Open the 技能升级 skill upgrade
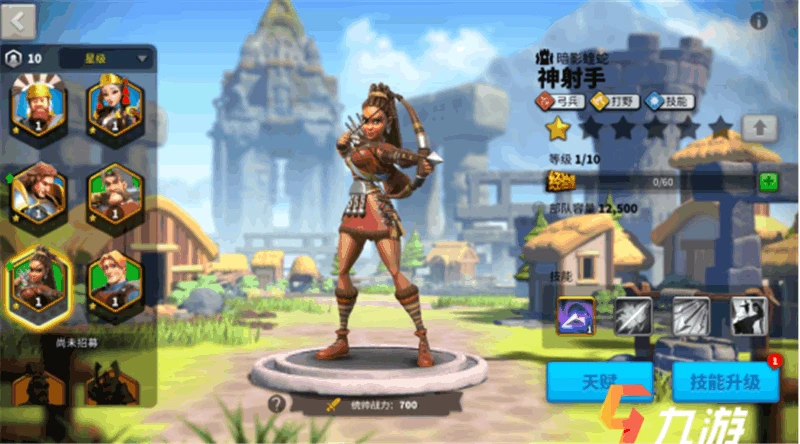 (725, 382)
